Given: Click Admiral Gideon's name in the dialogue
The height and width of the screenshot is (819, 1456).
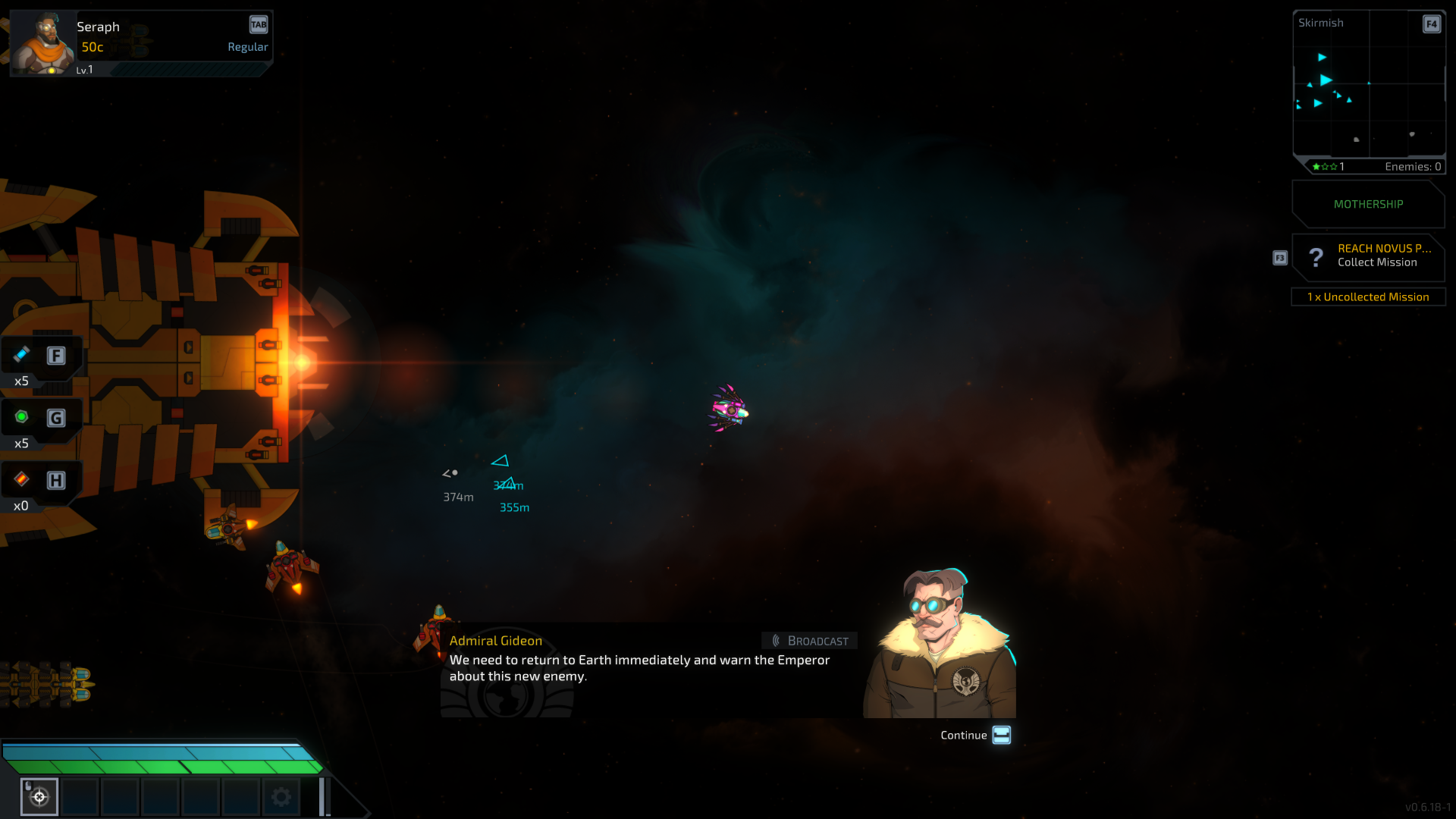Looking at the screenshot, I should (495, 640).
